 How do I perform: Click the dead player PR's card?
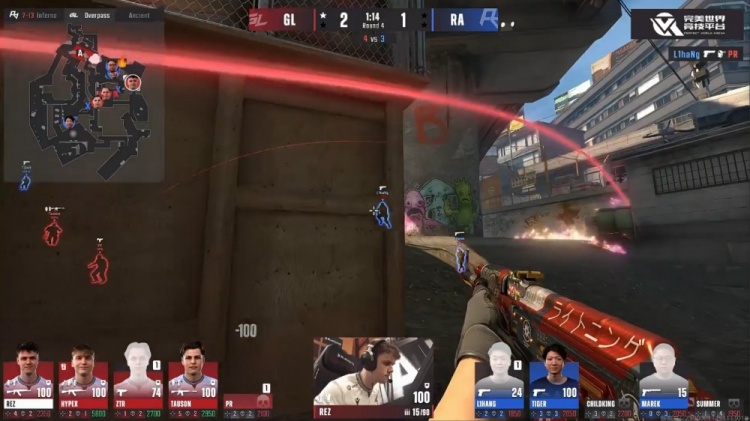247,399
